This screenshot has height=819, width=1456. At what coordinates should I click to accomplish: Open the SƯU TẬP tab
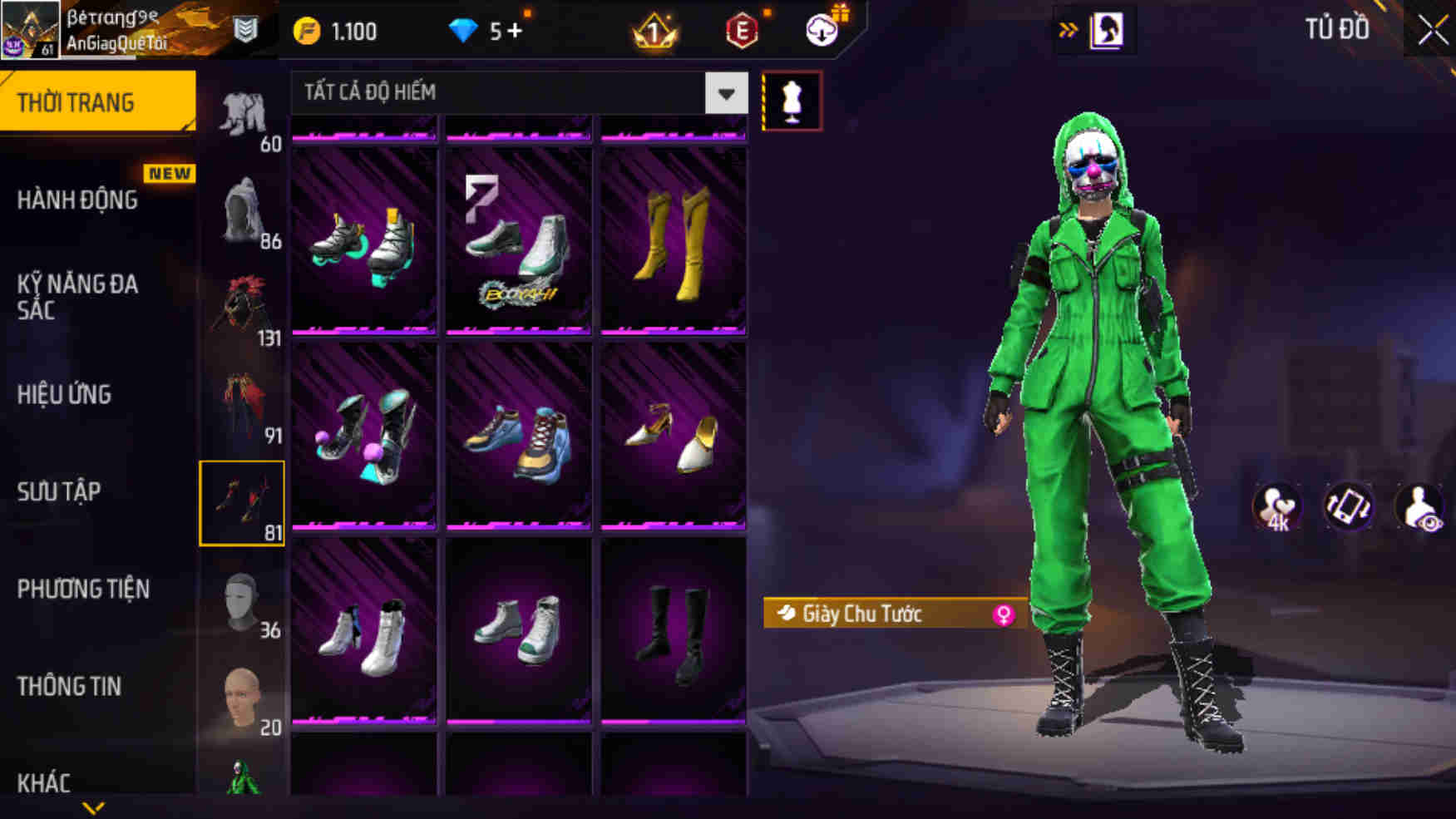58,491
